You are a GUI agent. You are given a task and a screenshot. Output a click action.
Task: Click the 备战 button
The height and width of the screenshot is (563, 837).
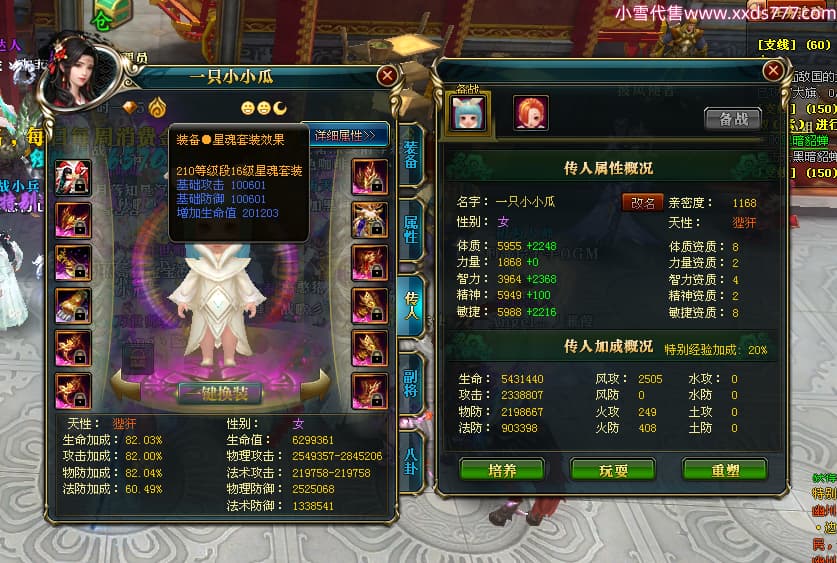(732, 118)
